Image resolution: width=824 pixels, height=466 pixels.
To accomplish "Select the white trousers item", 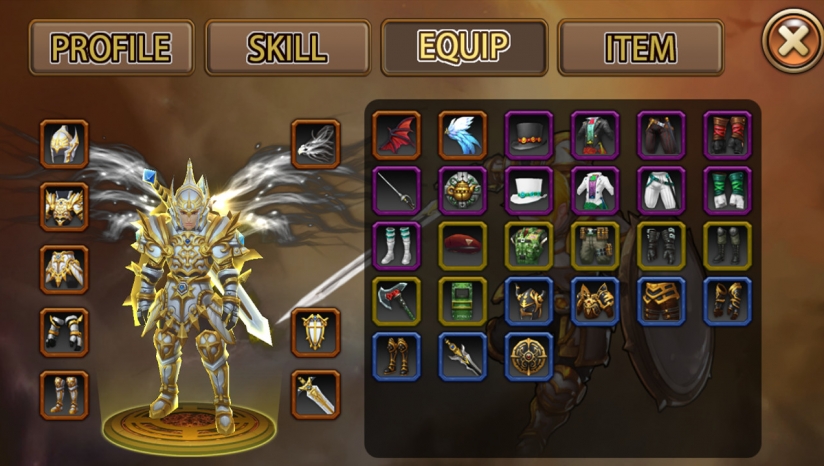I will [661, 190].
